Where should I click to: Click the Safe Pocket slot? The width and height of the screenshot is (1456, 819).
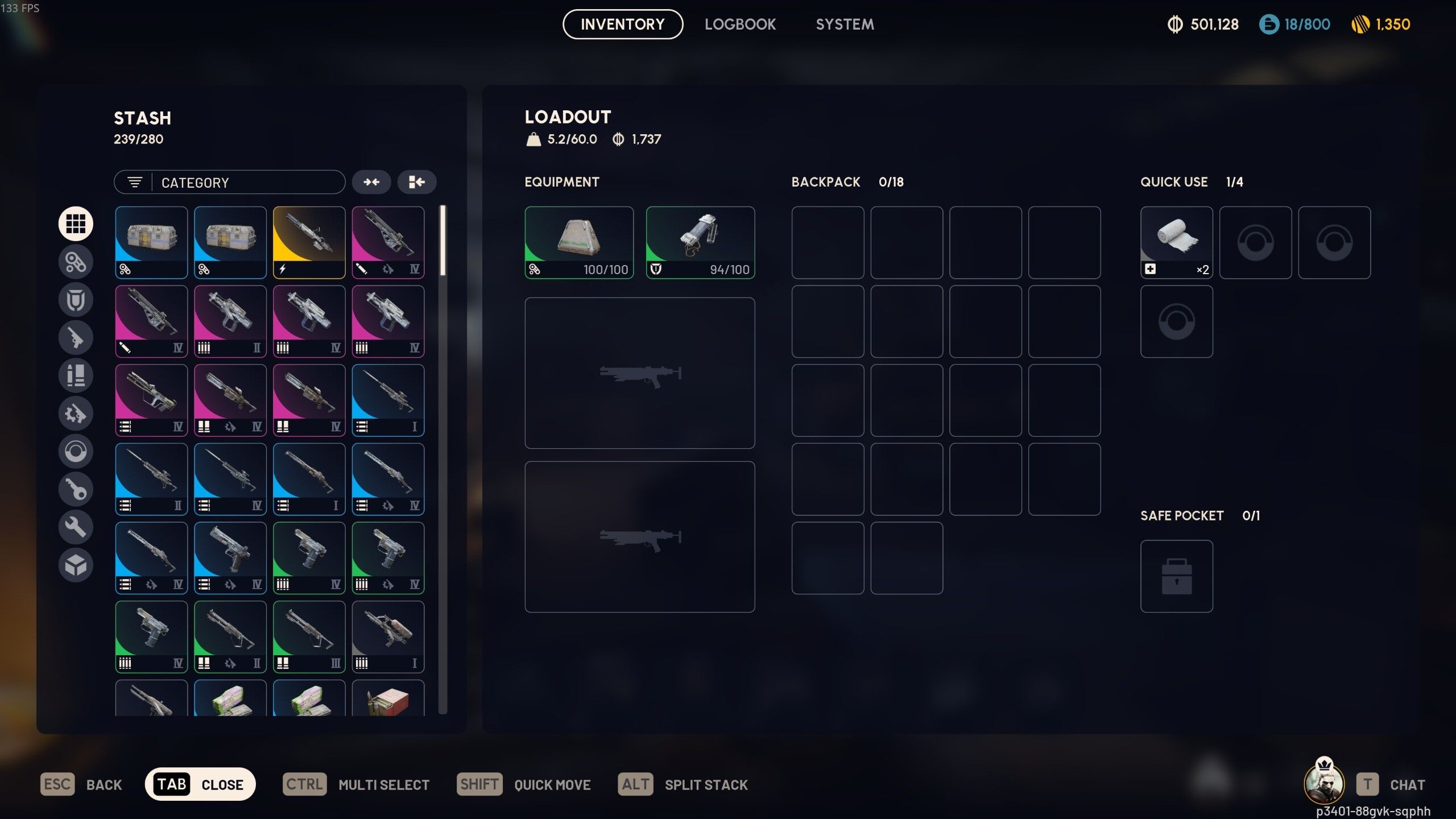point(1176,576)
